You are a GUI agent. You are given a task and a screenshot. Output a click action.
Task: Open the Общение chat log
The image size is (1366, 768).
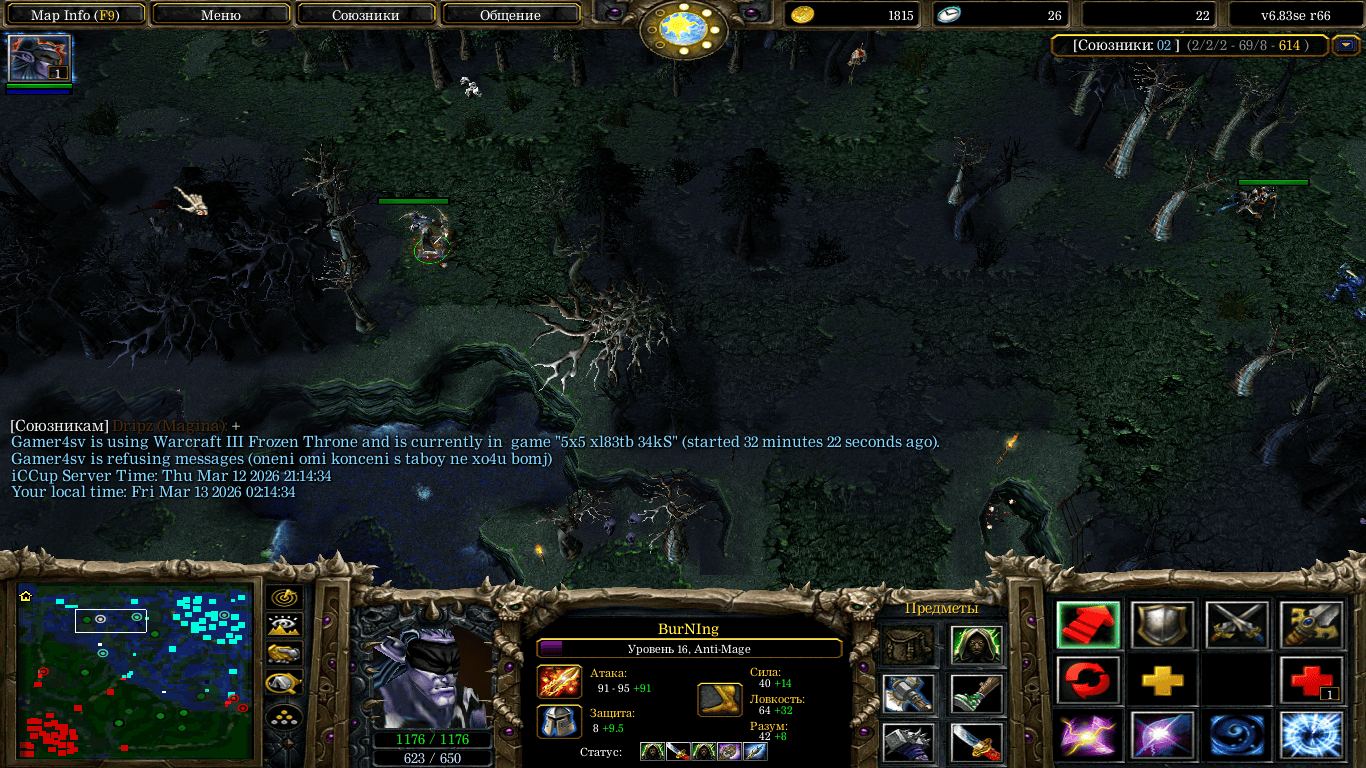(x=510, y=15)
